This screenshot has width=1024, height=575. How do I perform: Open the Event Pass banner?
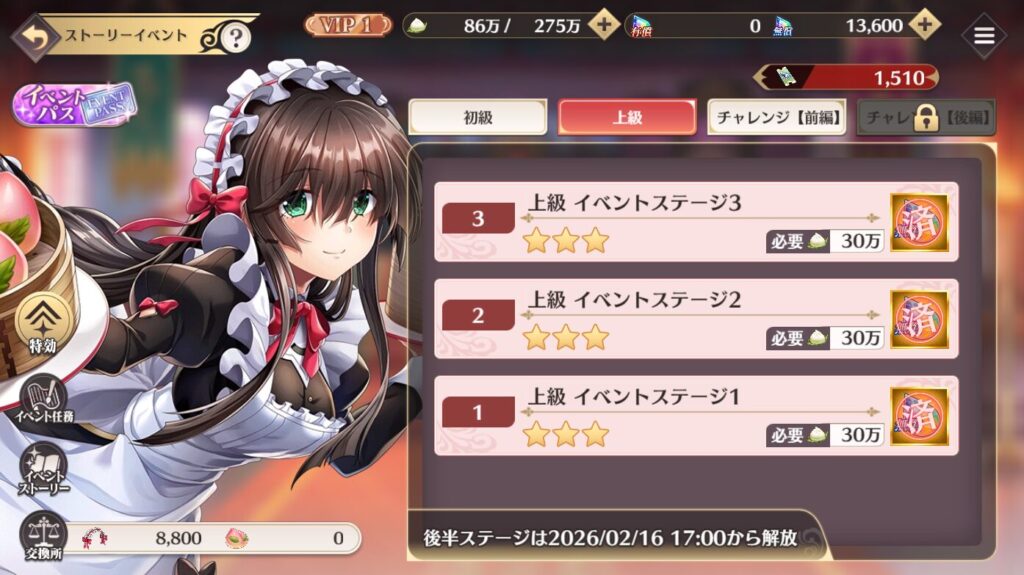72,105
